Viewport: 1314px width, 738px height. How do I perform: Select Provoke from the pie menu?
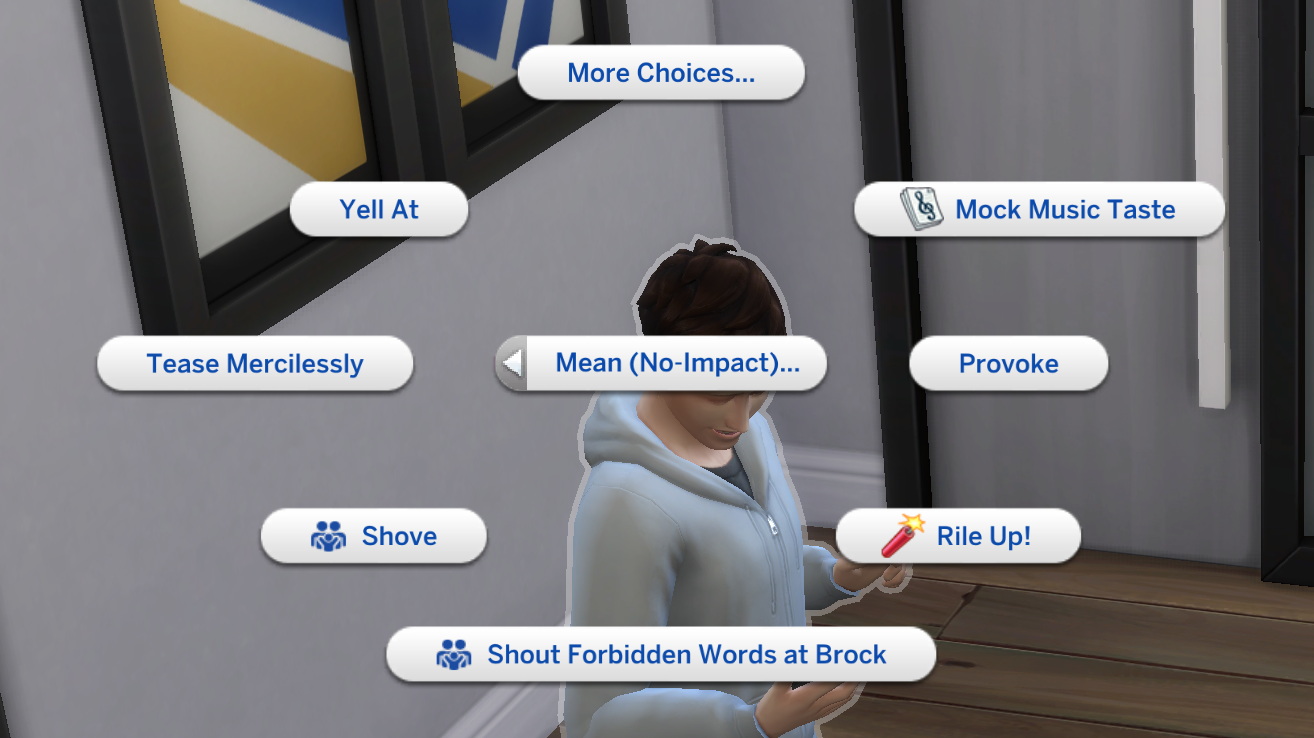pos(1008,363)
